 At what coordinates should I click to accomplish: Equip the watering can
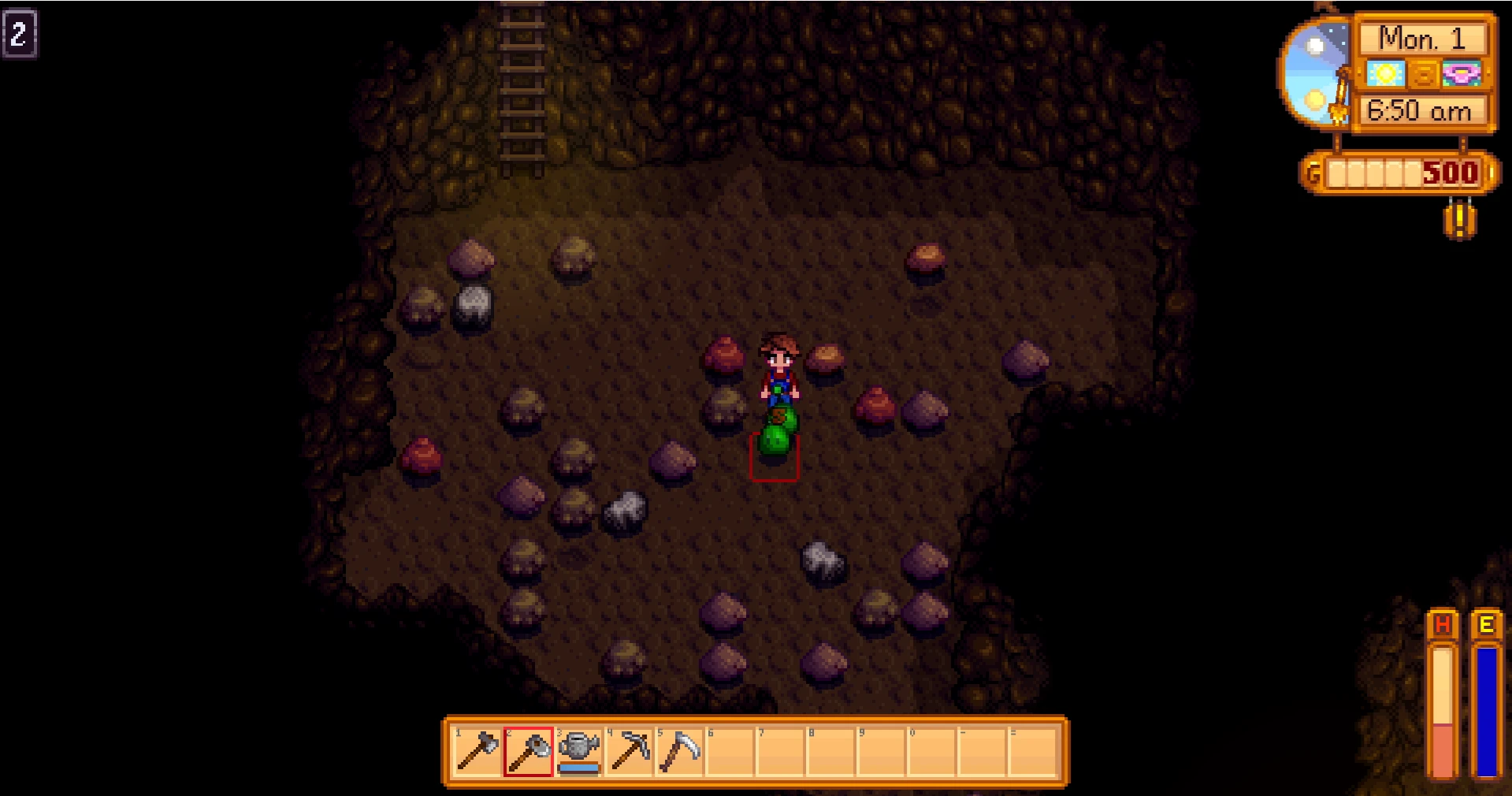coord(579,751)
